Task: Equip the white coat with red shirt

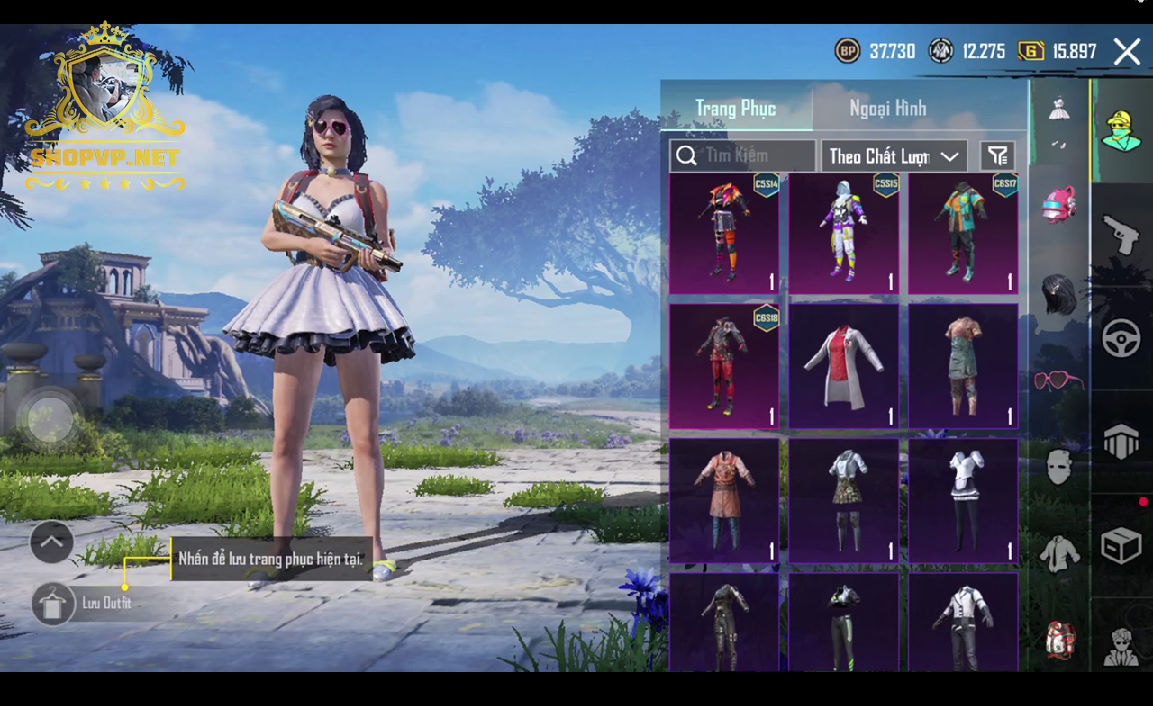Action: pyautogui.click(x=844, y=366)
